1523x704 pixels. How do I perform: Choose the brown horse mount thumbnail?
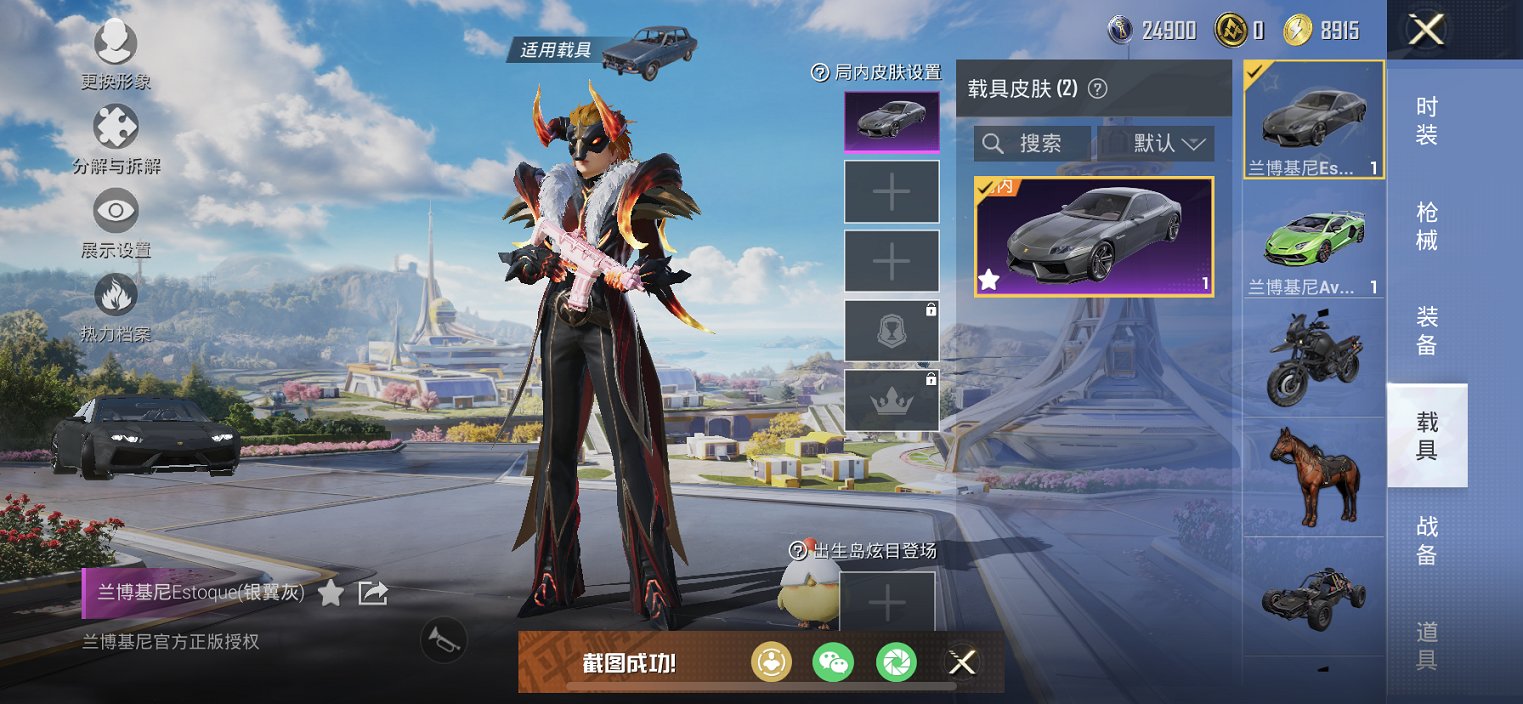[x=1313, y=474]
